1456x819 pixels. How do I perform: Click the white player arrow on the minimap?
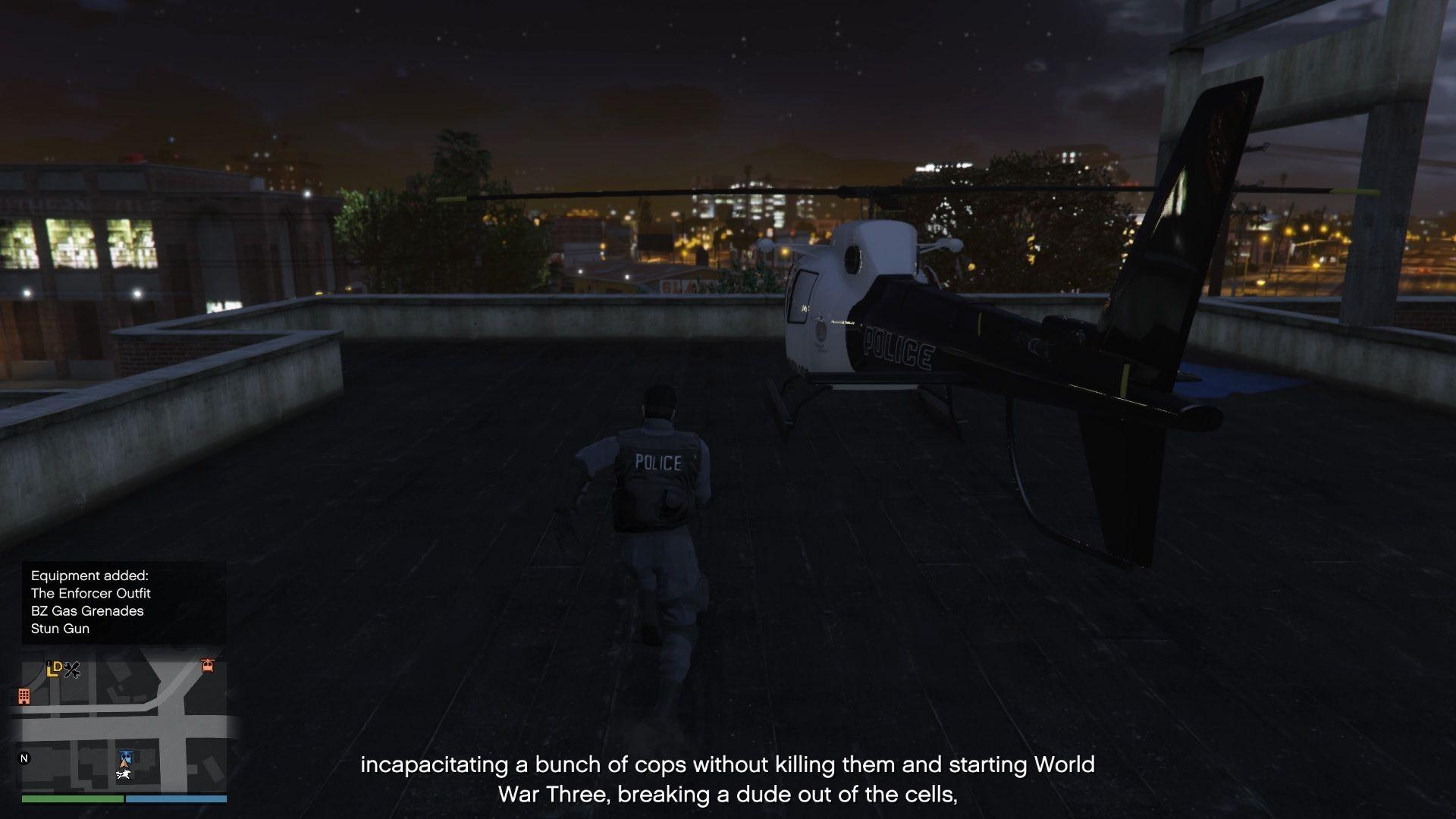[x=124, y=764]
